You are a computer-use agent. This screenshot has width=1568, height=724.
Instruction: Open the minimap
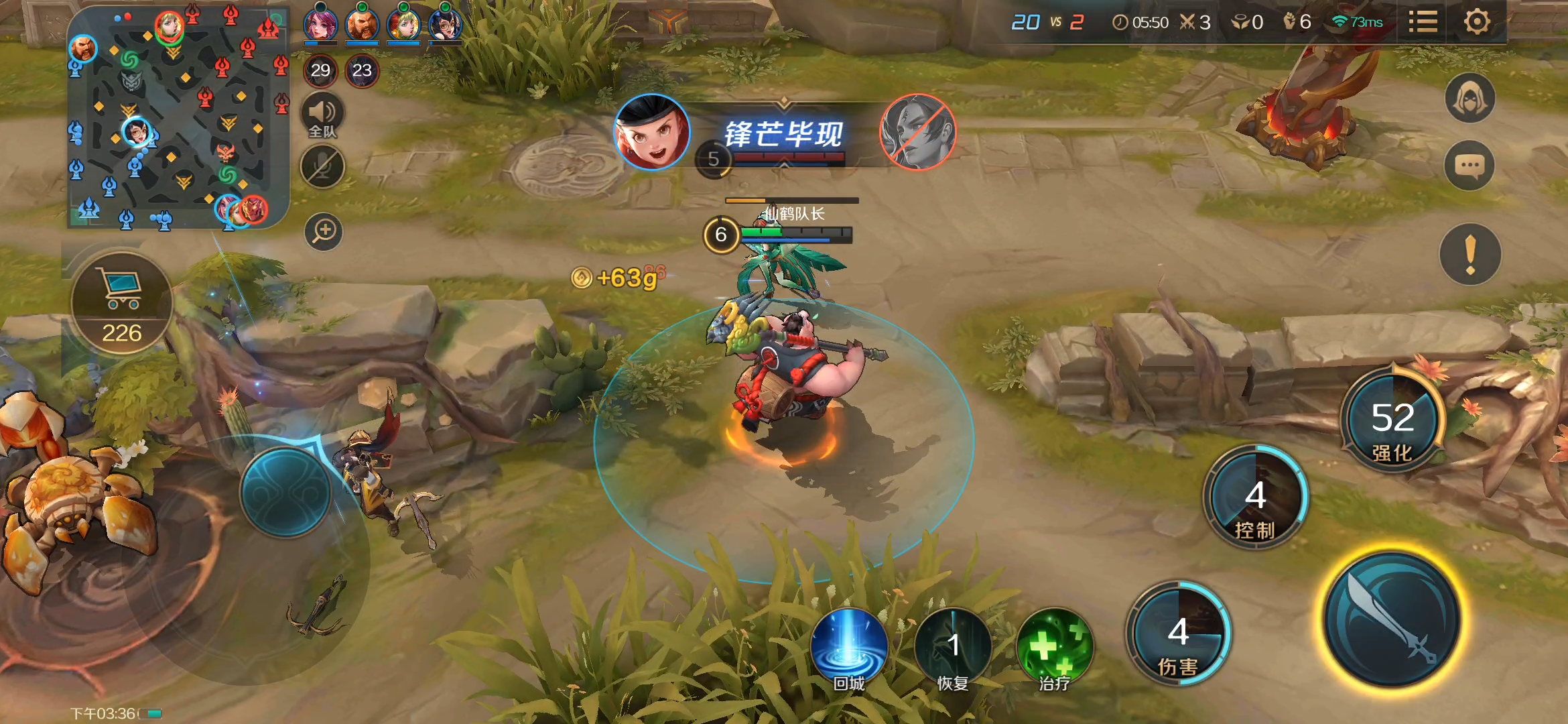pyautogui.click(x=178, y=117)
